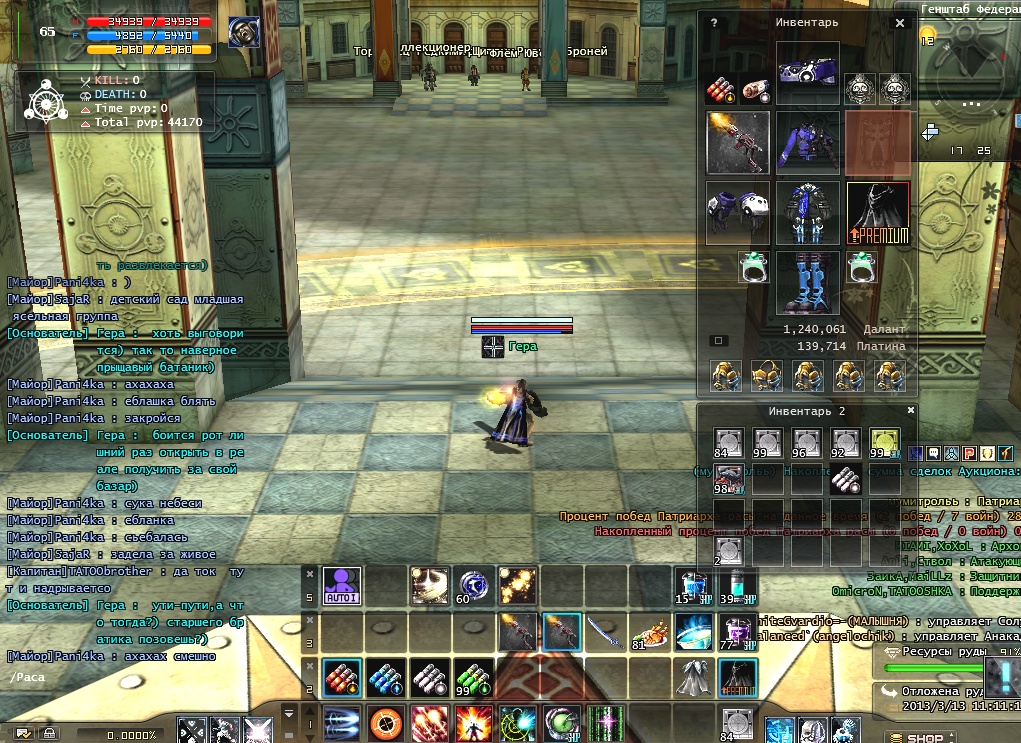Activate the orange crosshair target skill
The image size is (1021, 743).
click(x=385, y=723)
